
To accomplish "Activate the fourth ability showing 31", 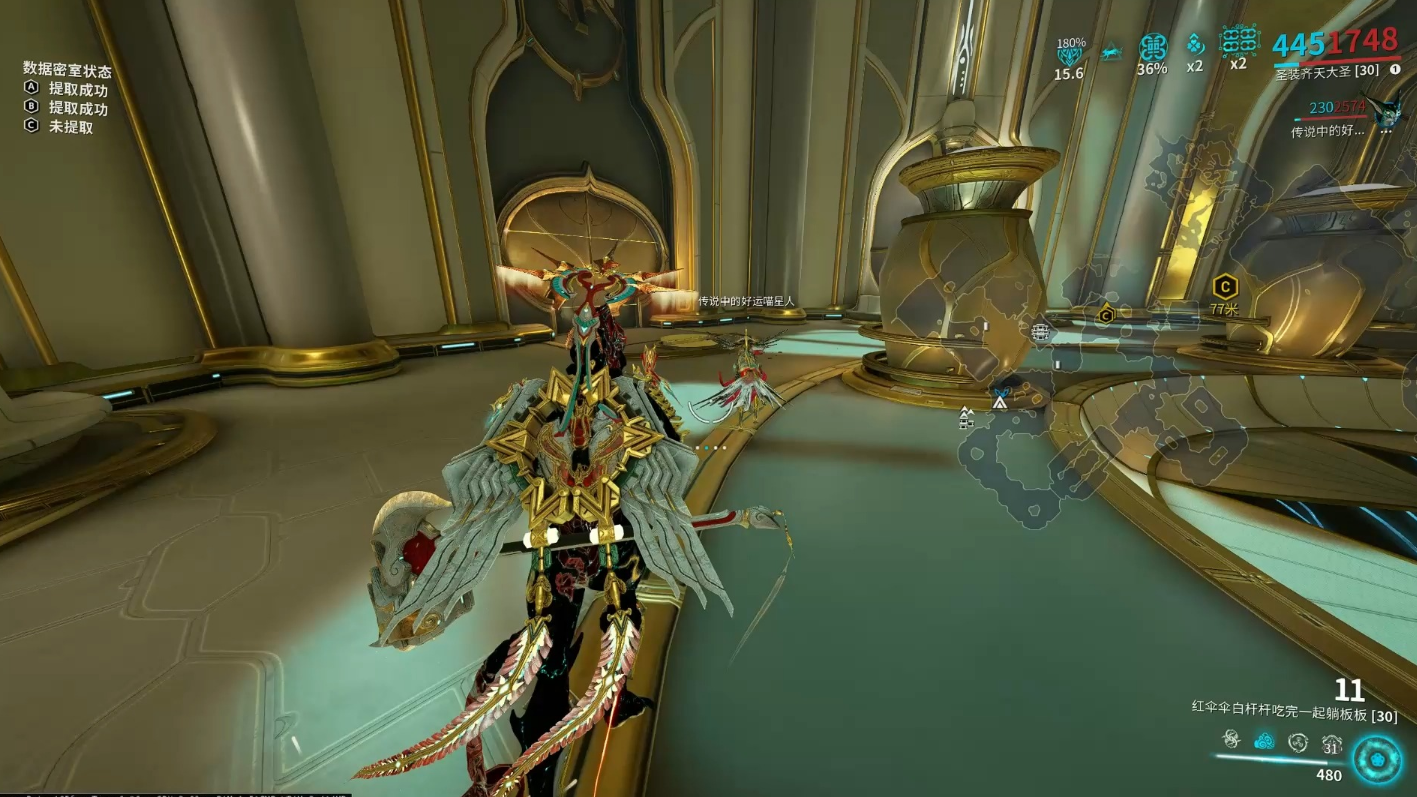I will coord(1331,743).
